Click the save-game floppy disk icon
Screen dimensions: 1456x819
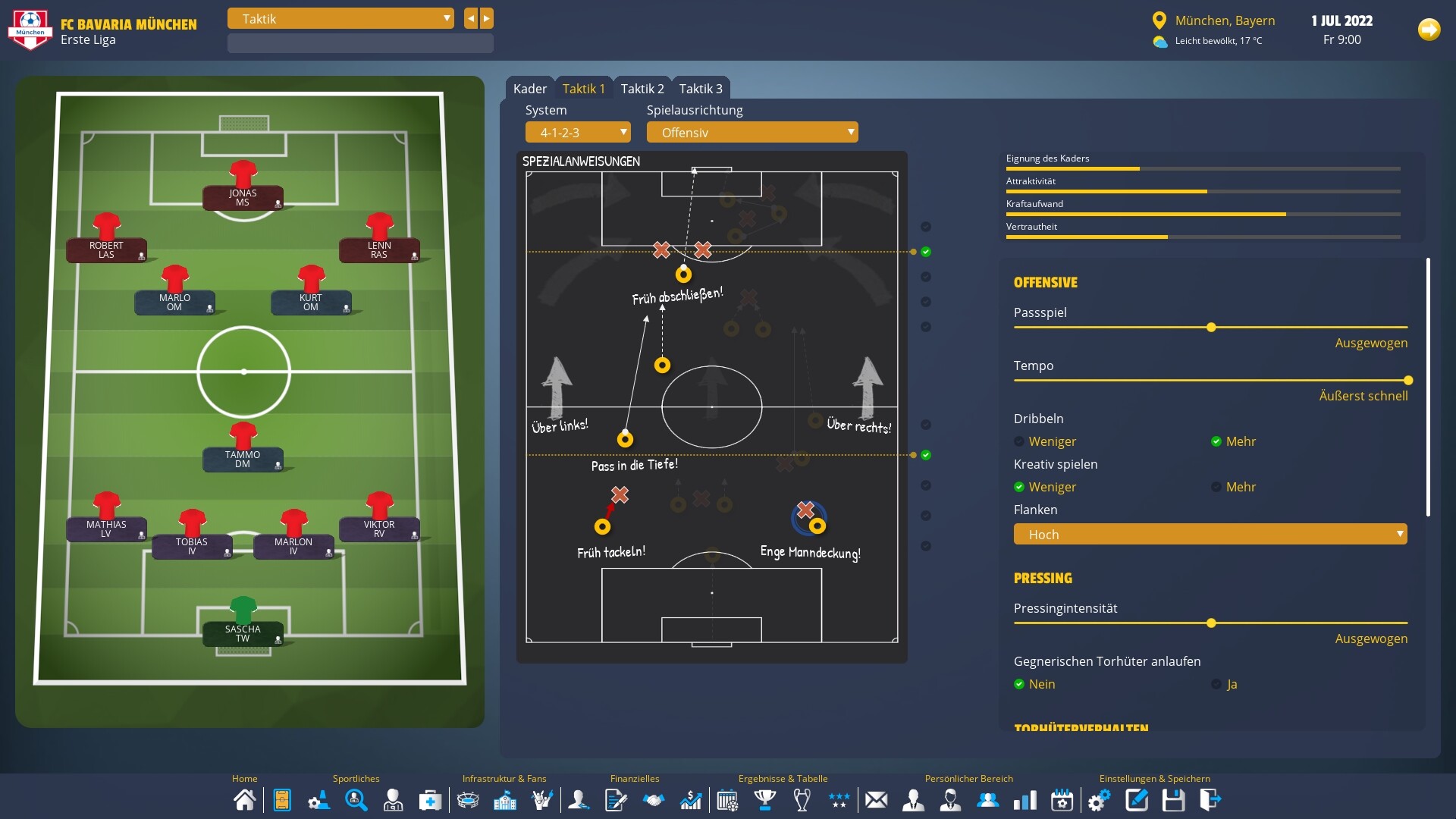[x=1173, y=799]
